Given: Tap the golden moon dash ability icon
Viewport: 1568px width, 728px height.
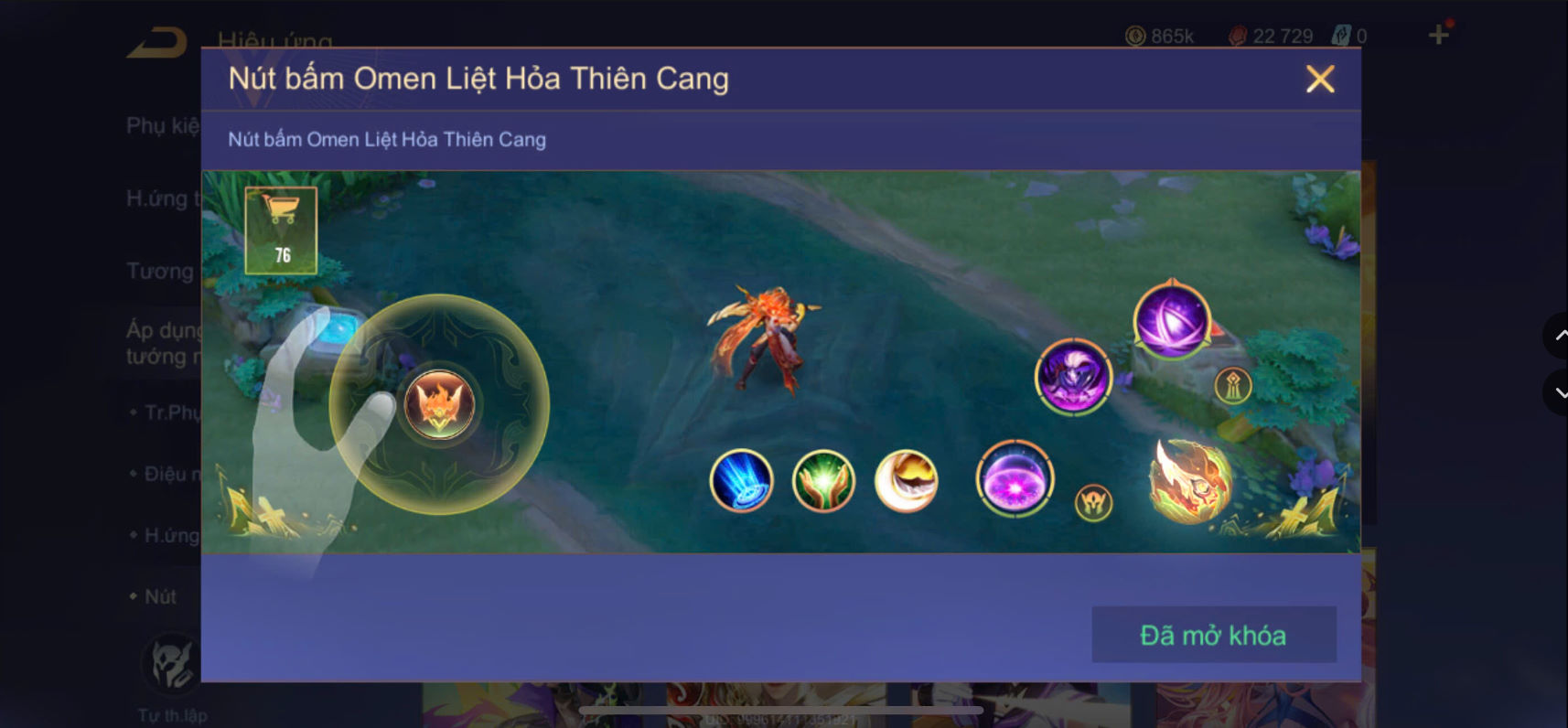Looking at the screenshot, I should coord(906,479).
